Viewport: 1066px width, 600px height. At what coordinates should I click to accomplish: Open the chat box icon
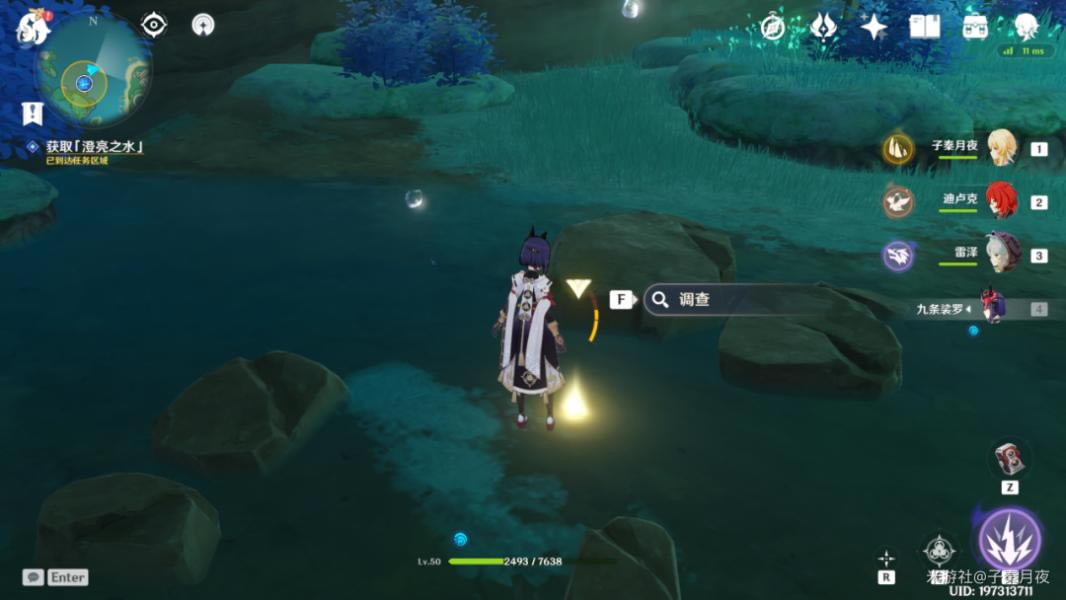click(x=33, y=577)
